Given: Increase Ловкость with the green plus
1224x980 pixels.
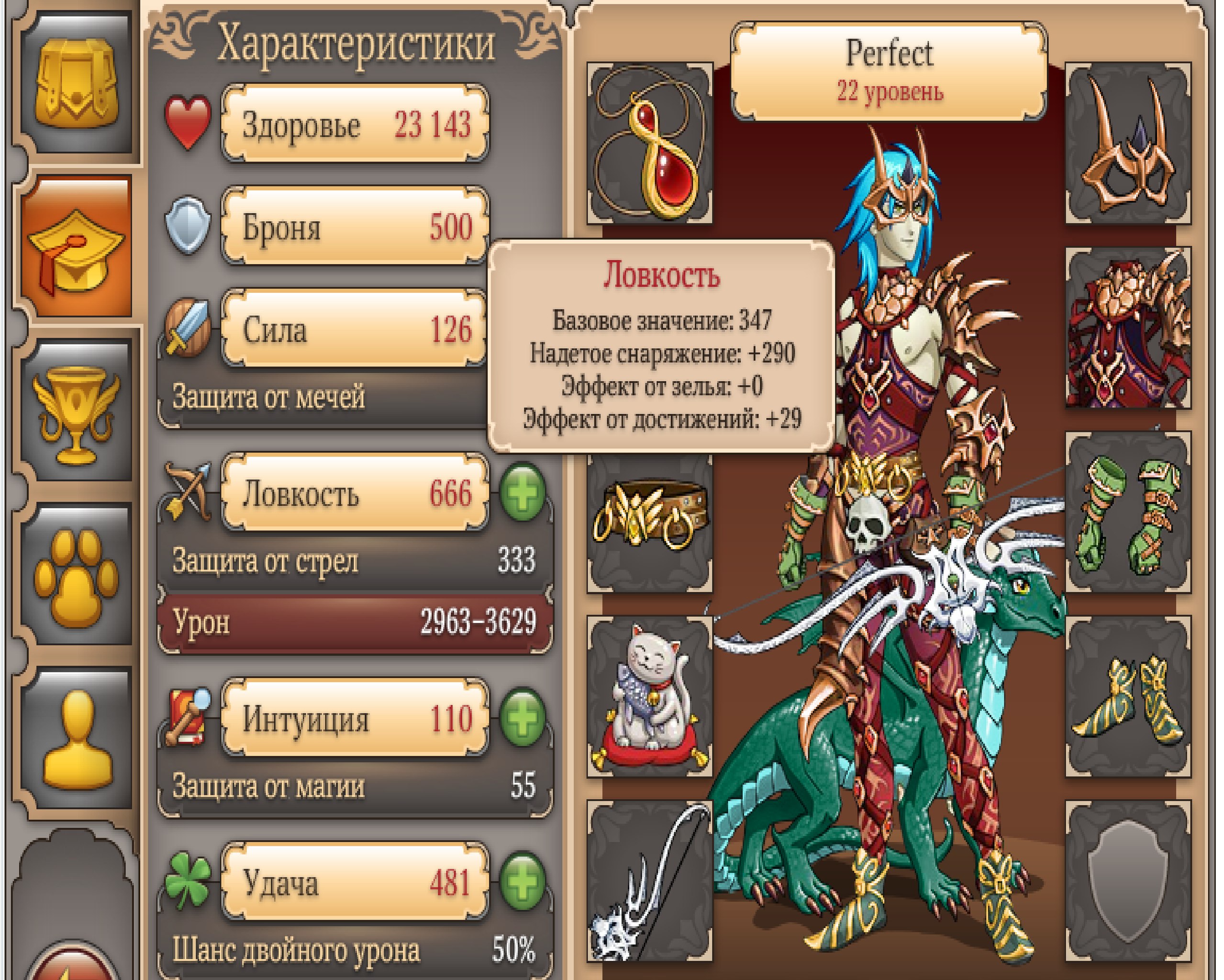Looking at the screenshot, I should pos(522,493).
